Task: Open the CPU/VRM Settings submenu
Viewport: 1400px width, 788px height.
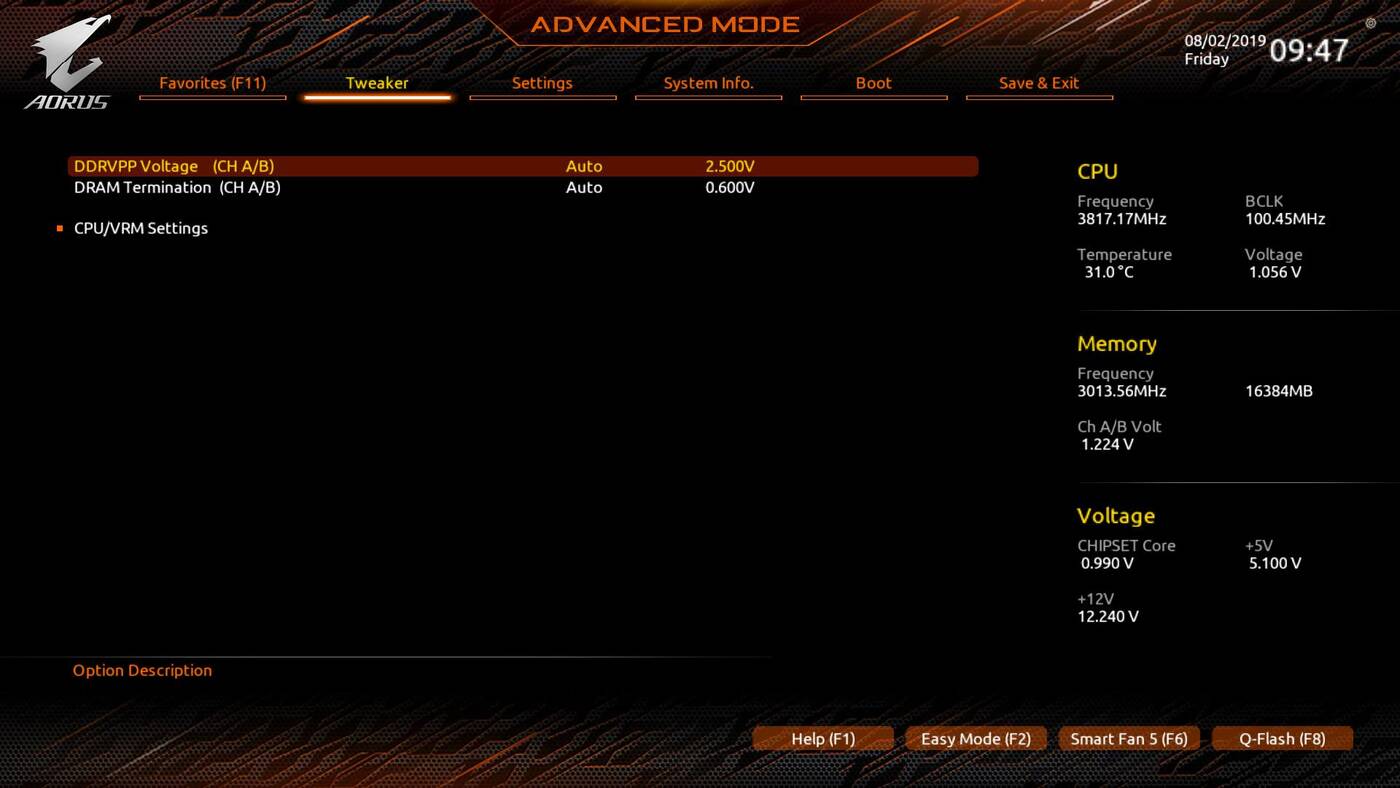Action: pyautogui.click(x=141, y=228)
